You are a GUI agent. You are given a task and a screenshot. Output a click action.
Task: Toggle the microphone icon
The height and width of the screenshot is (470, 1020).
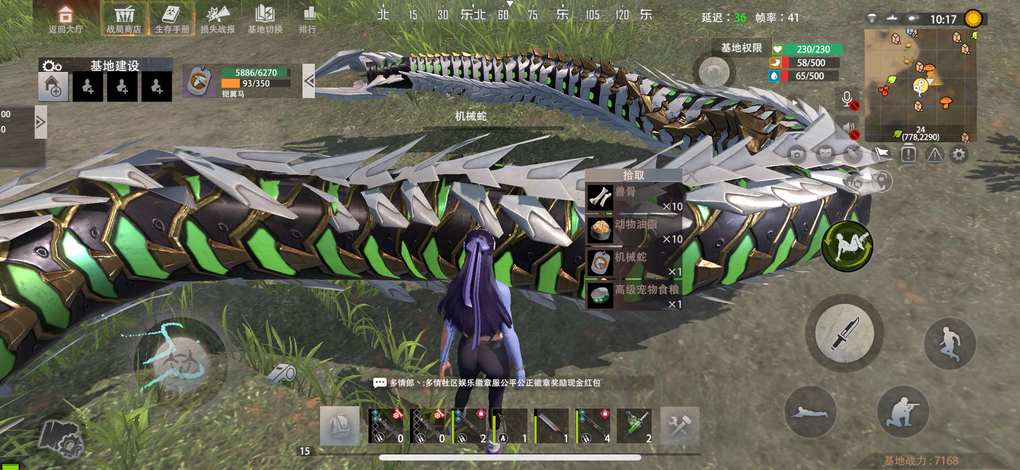pos(849,100)
